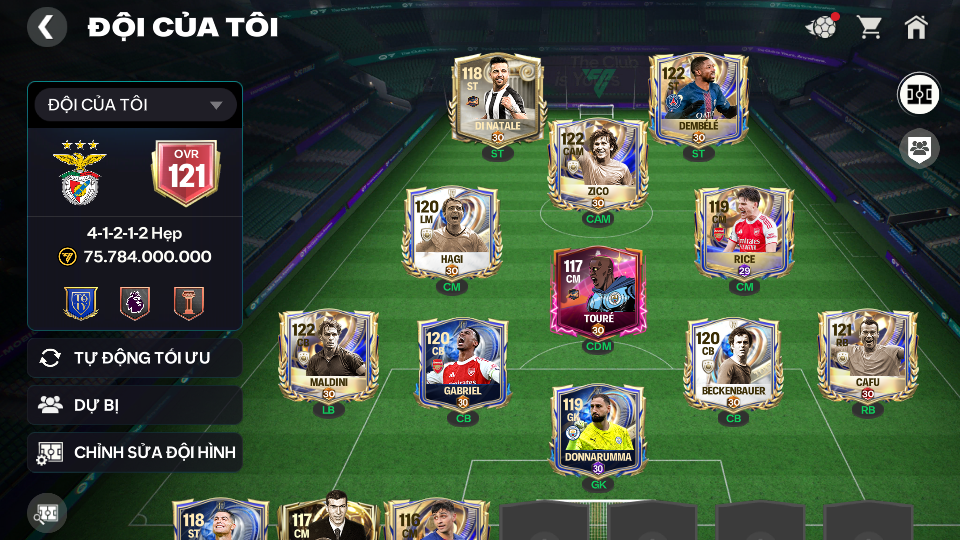The image size is (960, 540).
Task: Select the Dembélé striker card
Action: pos(698,102)
